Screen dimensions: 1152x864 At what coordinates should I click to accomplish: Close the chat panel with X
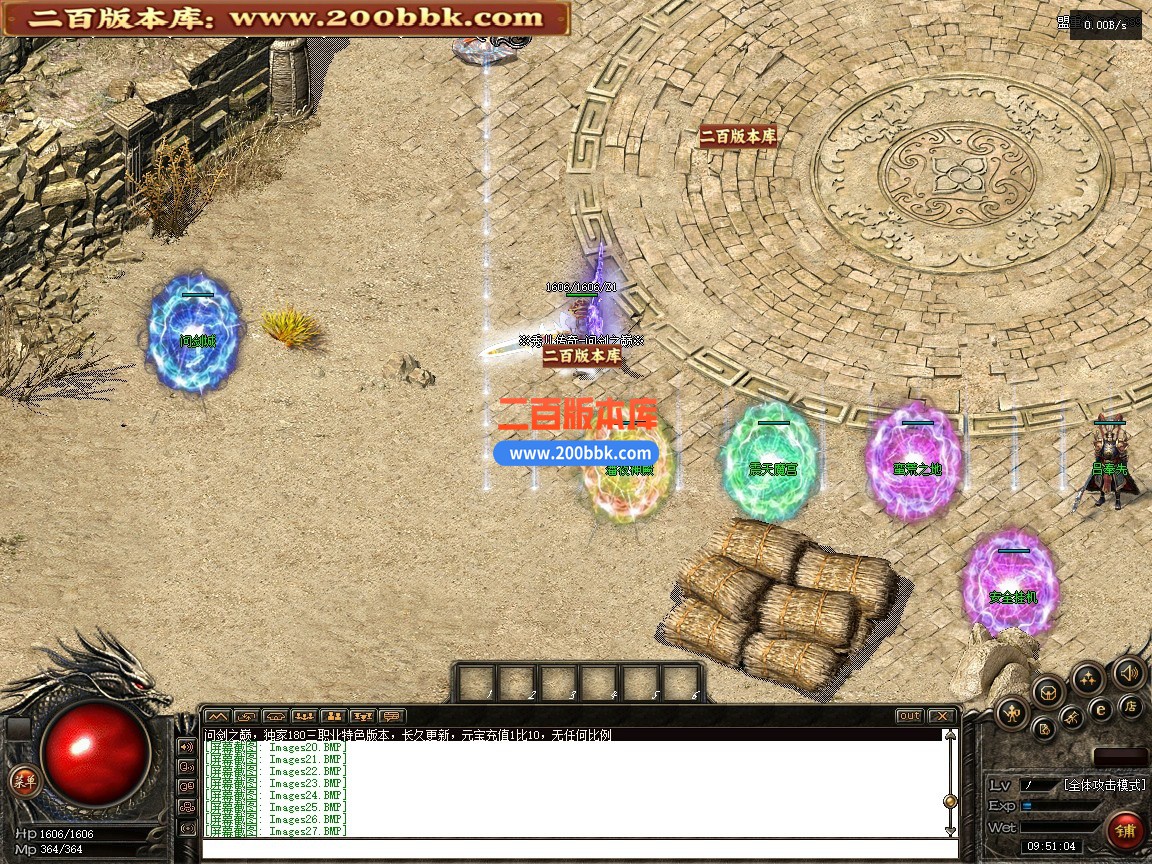[941, 716]
